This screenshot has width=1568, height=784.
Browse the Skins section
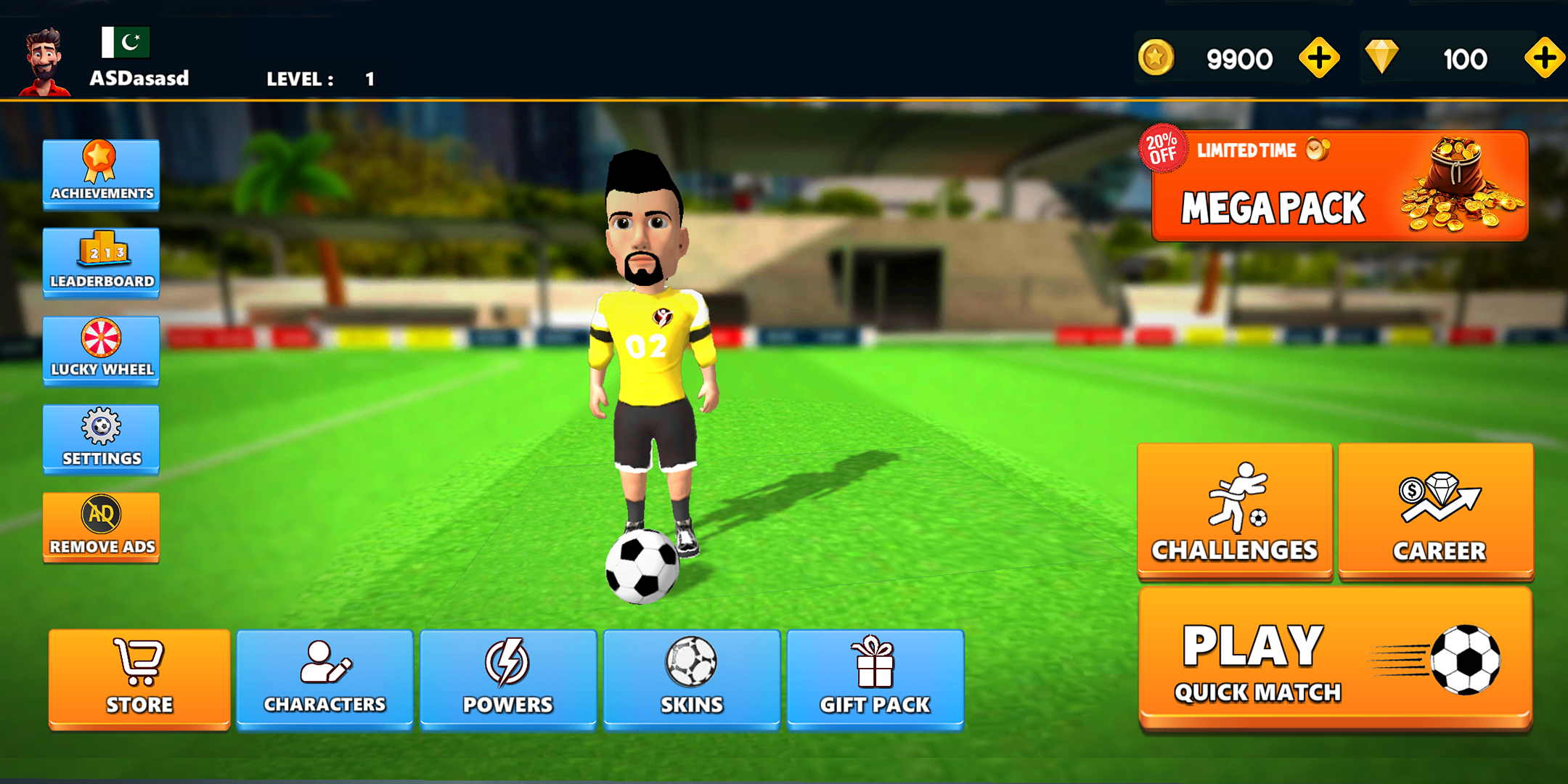[x=692, y=678]
